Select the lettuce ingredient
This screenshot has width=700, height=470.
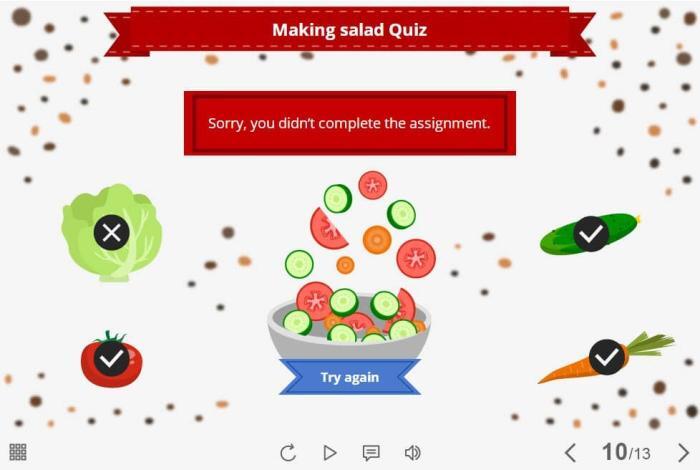[x=111, y=233]
